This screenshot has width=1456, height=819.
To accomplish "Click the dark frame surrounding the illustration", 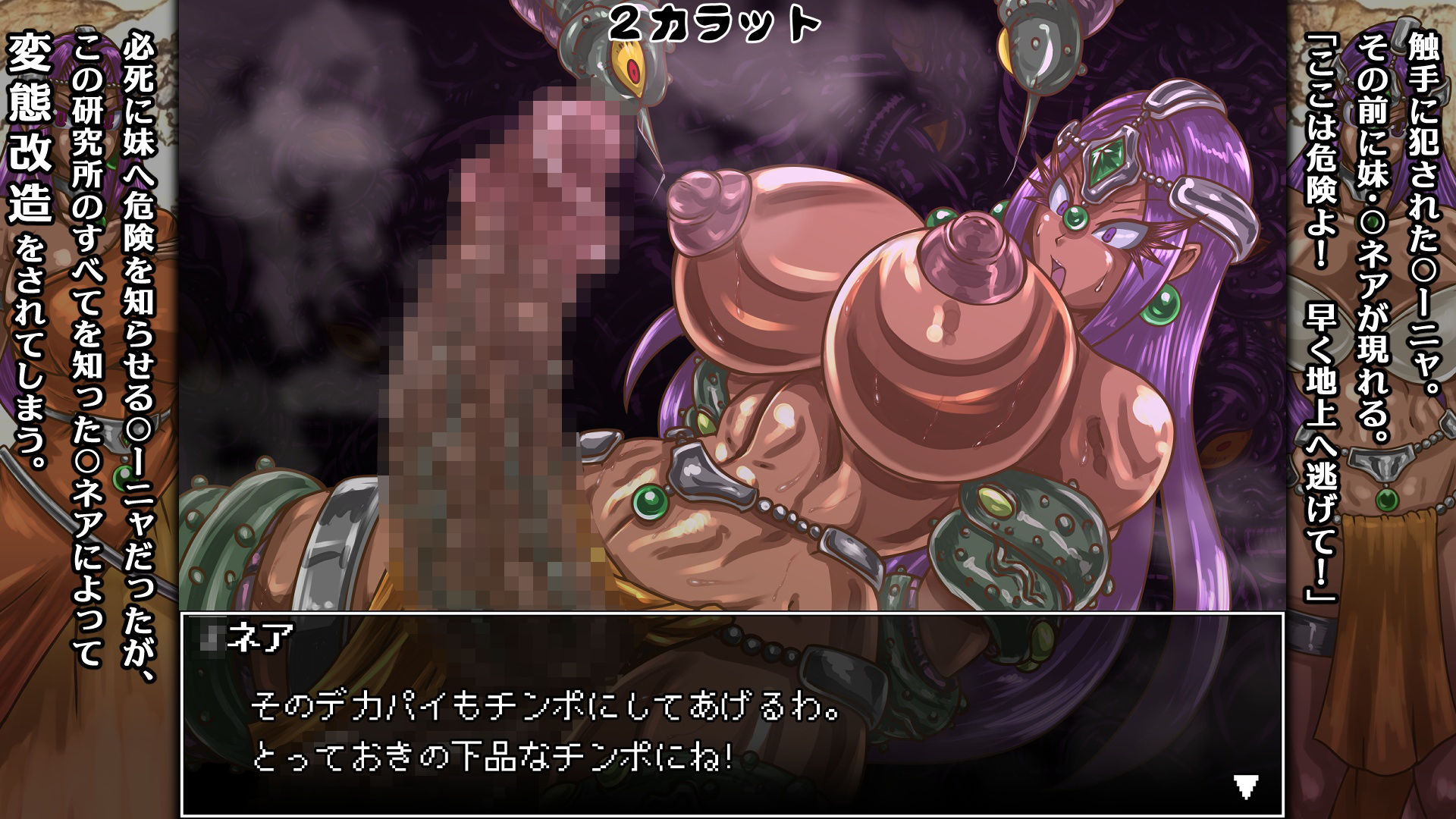I will tap(178, 303).
